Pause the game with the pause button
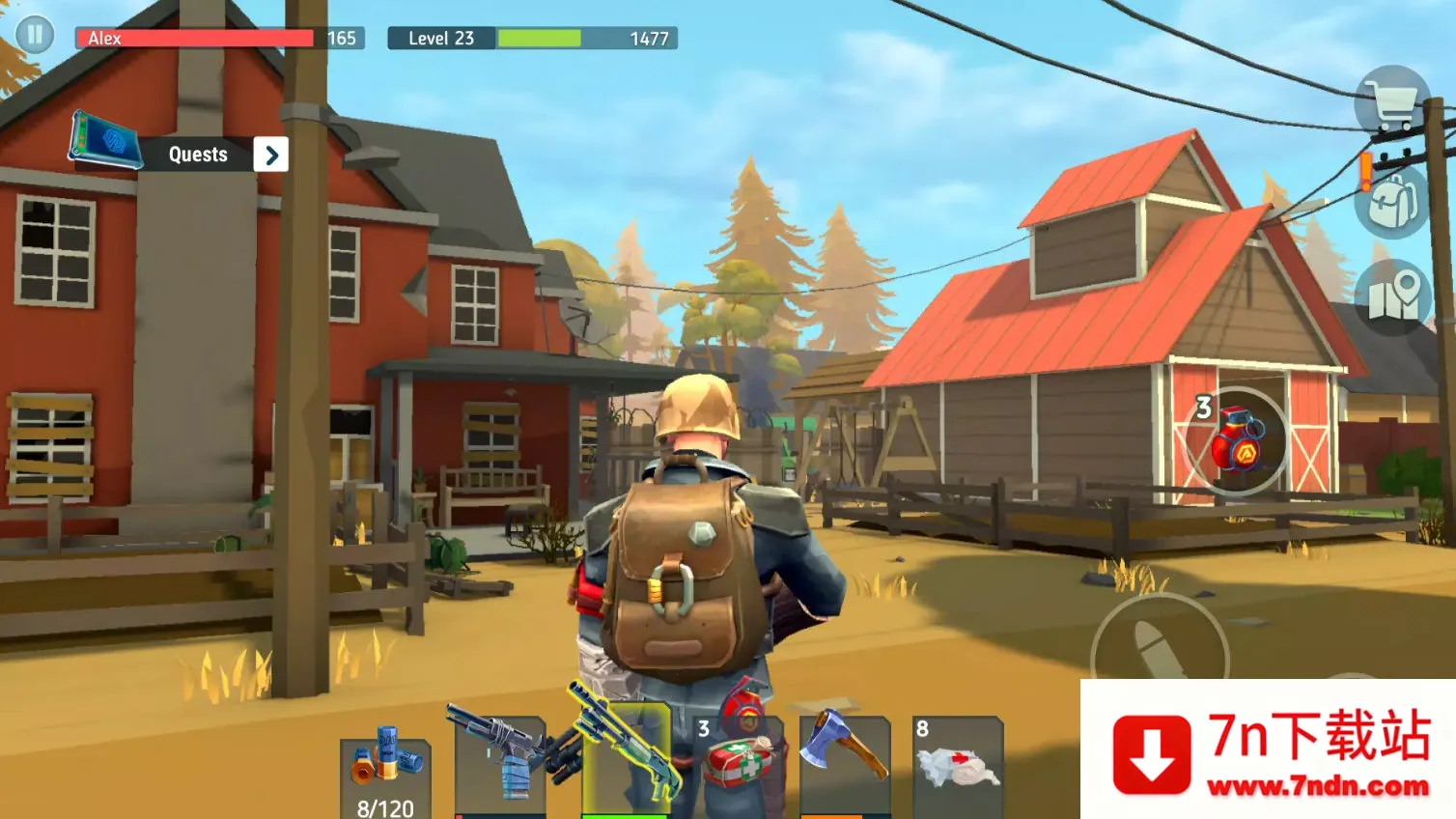This screenshot has height=819, width=1456. (x=35, y=36)
